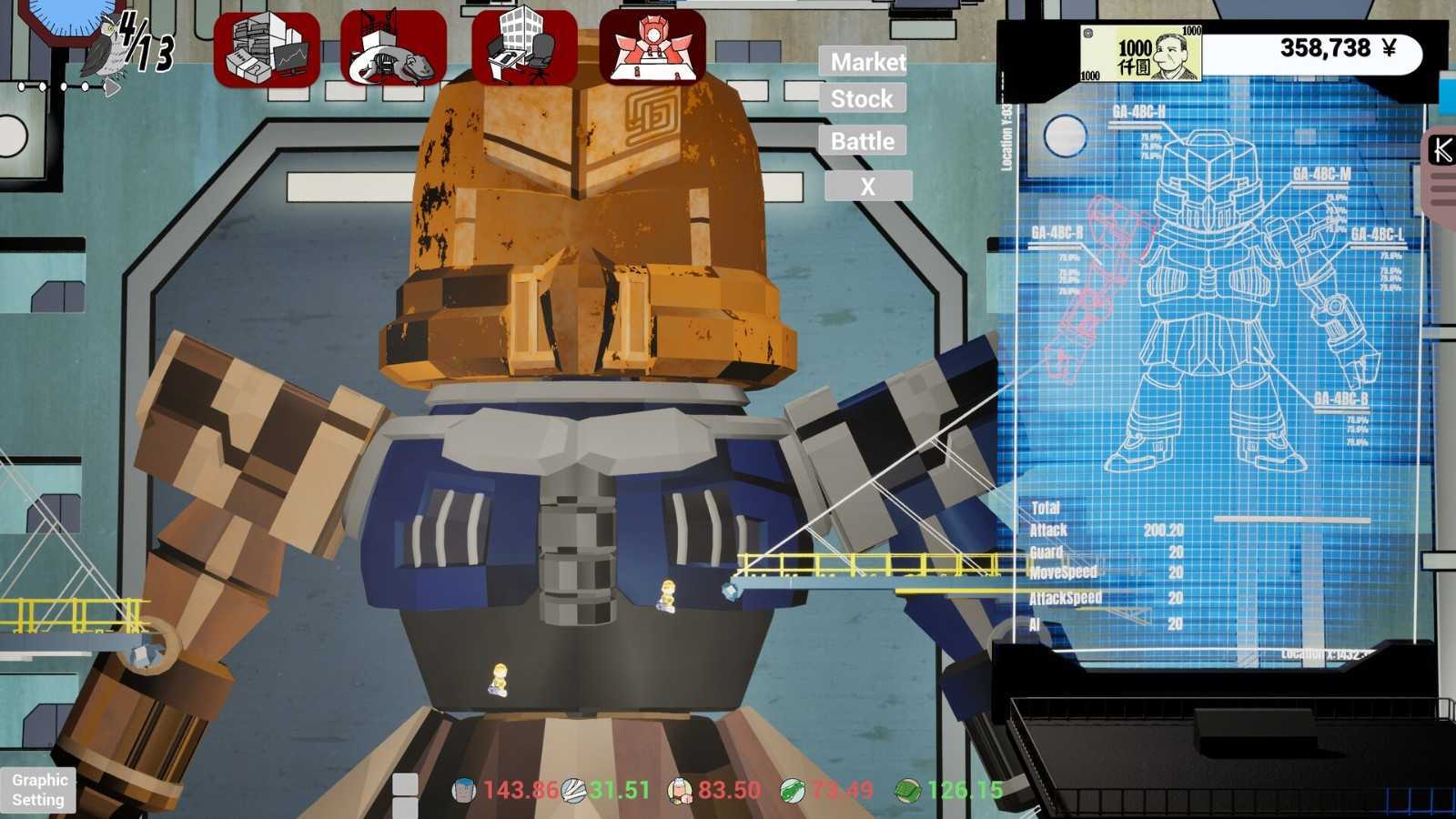Switch to the Market tab
Screen dimensions: 1456x819
click(x=863, y=62)
